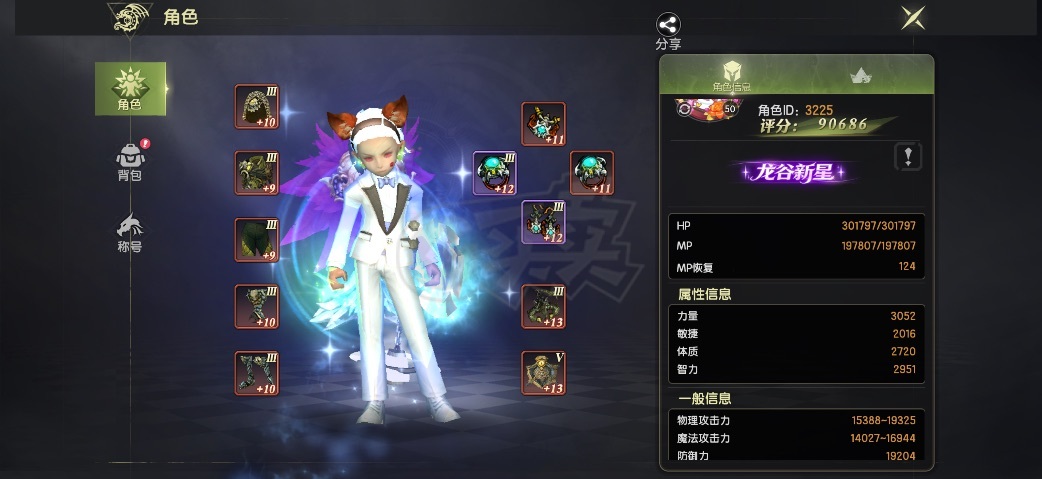This screenshot has height=479, width=1042.
Task: Open the +13 slot marked III
Action: [543, 306]
